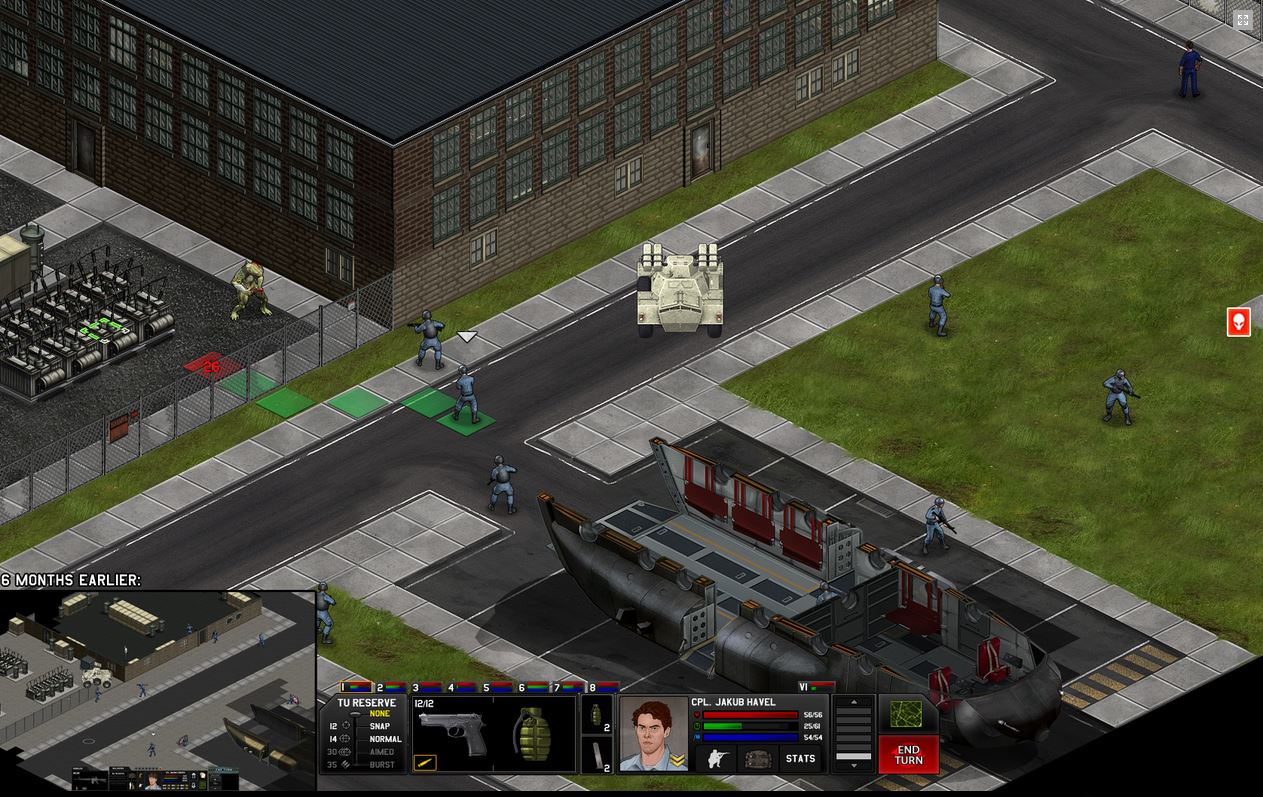Select the pistol weapon slot
Image resolution: width=1263 pixels, height=797 pixels.
pyautogui.click(x=452, y=735)
